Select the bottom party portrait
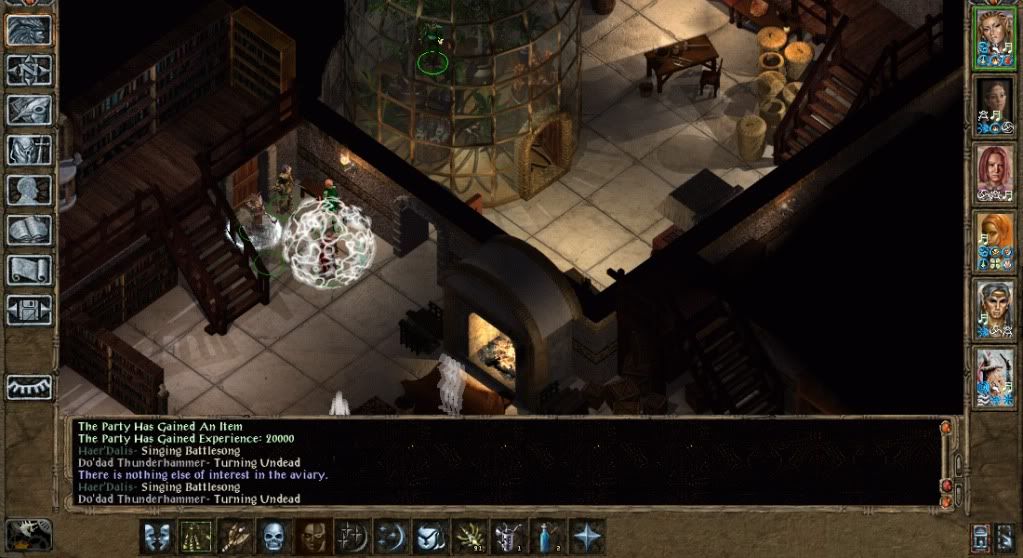This screenshot has height=558, width=1023. click(x=995, y=377)
